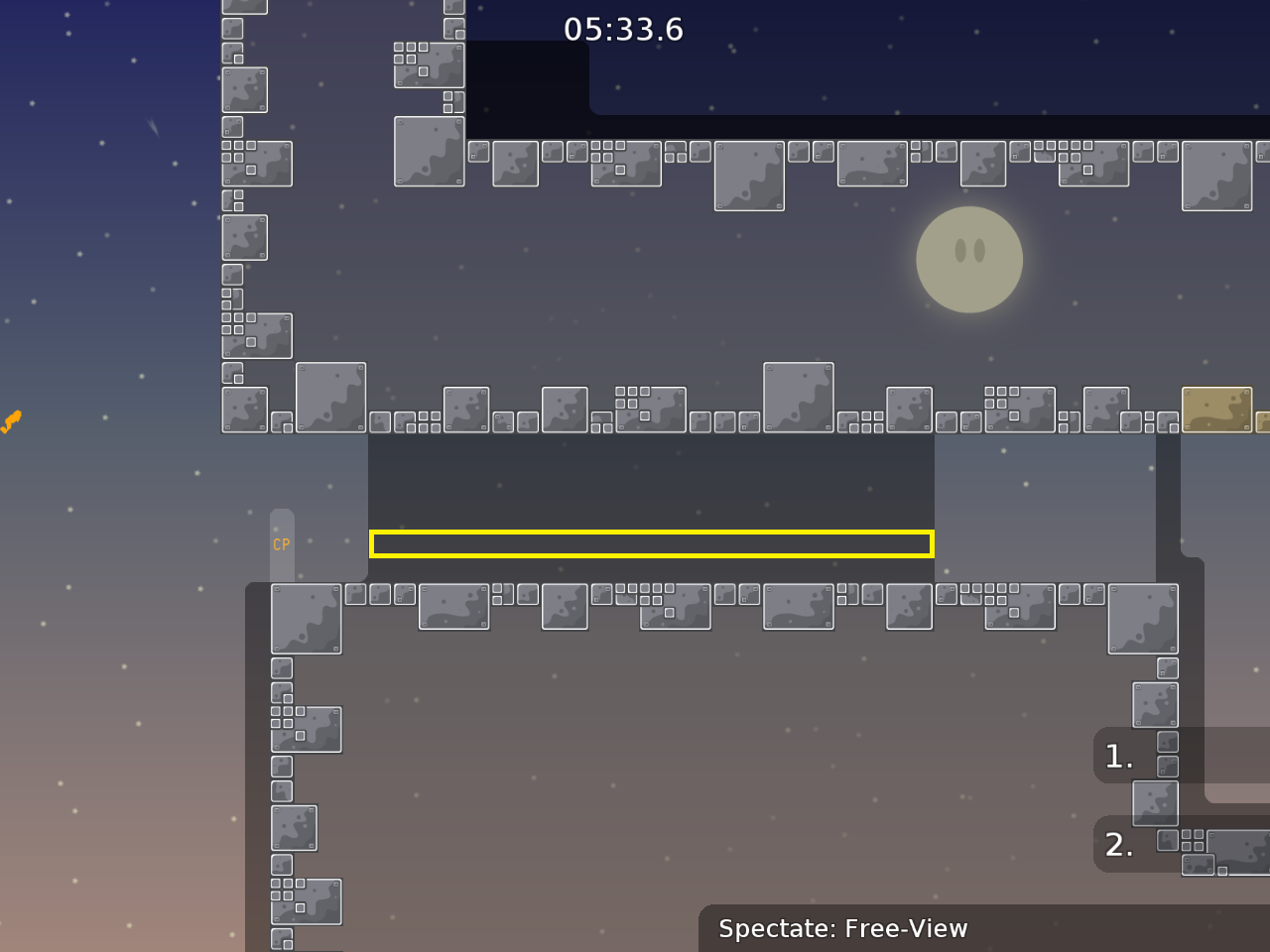Expand the first-place rounded row panel

pyautogui.click(x=1151, y=756)
